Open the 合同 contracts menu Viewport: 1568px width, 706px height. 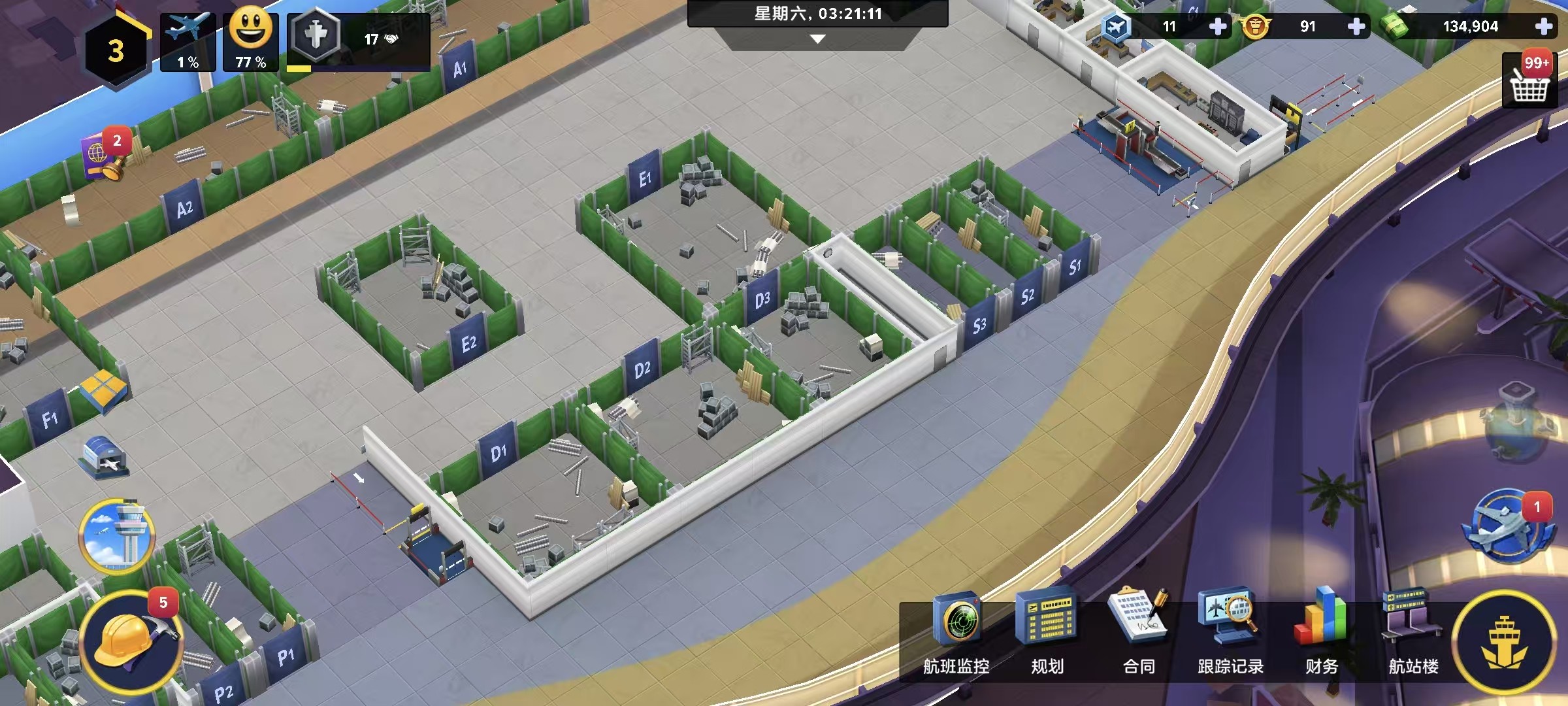(x=1139, y=633)
